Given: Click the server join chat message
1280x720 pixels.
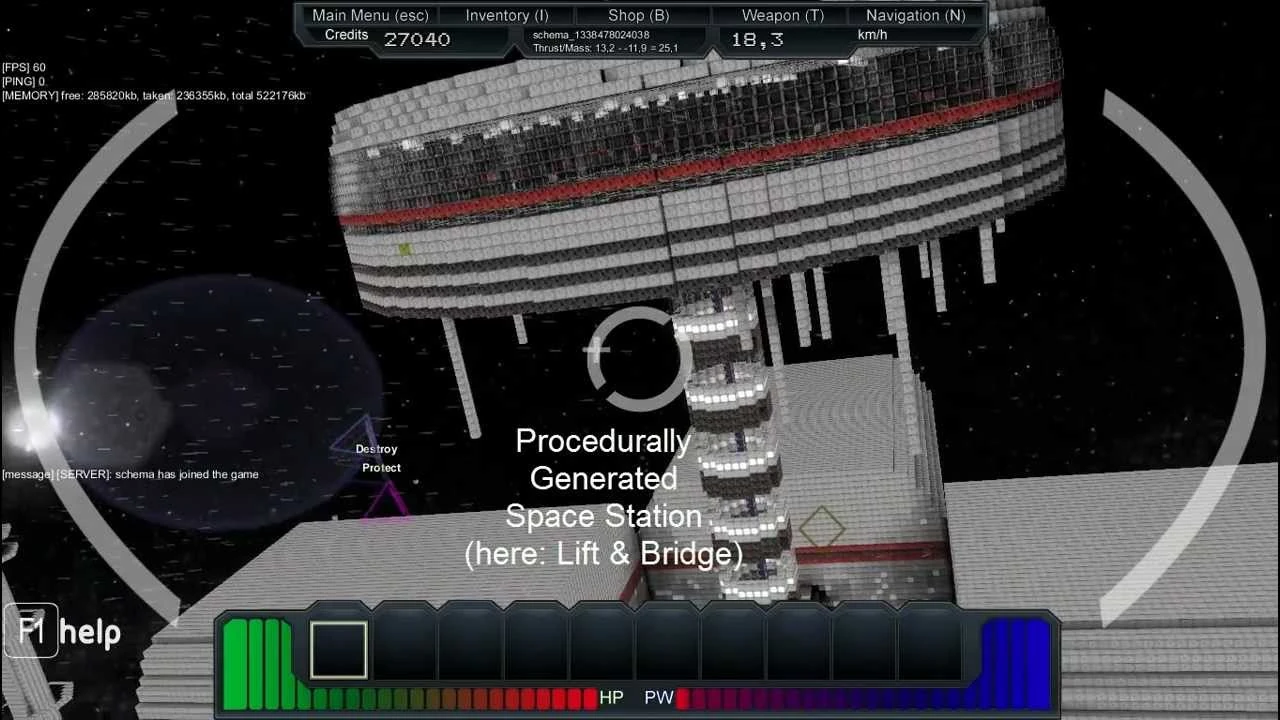Looking at the screenshot, I should [130, 474].
